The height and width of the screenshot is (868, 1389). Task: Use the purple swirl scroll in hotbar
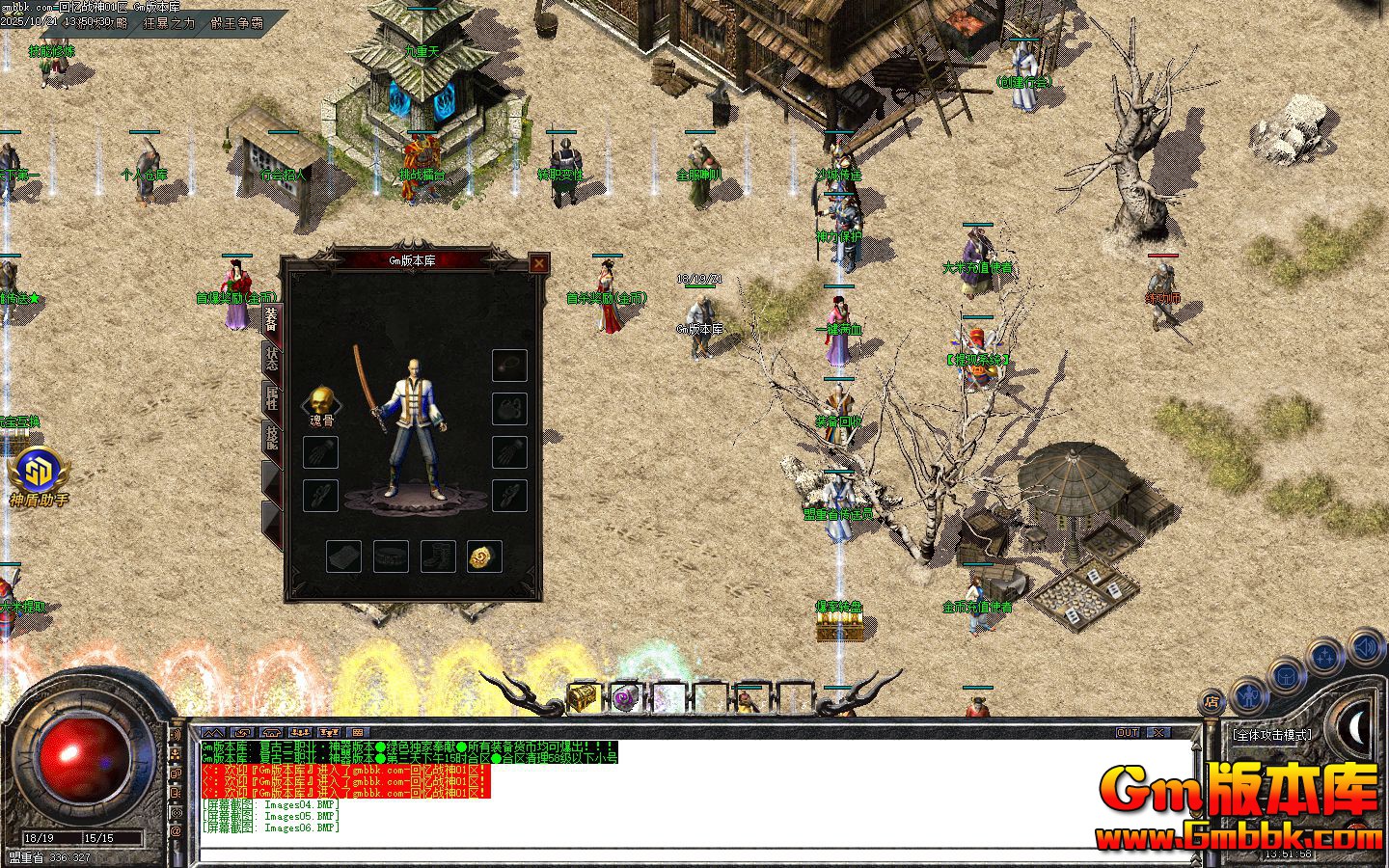[x=623, y=697]
